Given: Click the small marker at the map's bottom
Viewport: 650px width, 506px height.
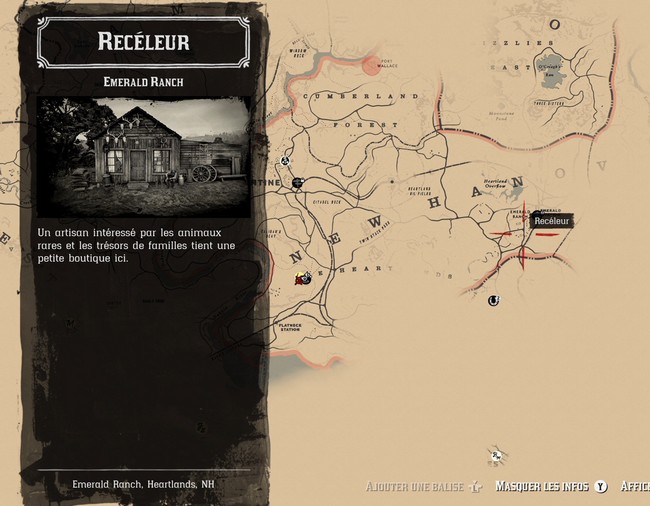Looking at the screenshot, I should (x=495, y=455).
